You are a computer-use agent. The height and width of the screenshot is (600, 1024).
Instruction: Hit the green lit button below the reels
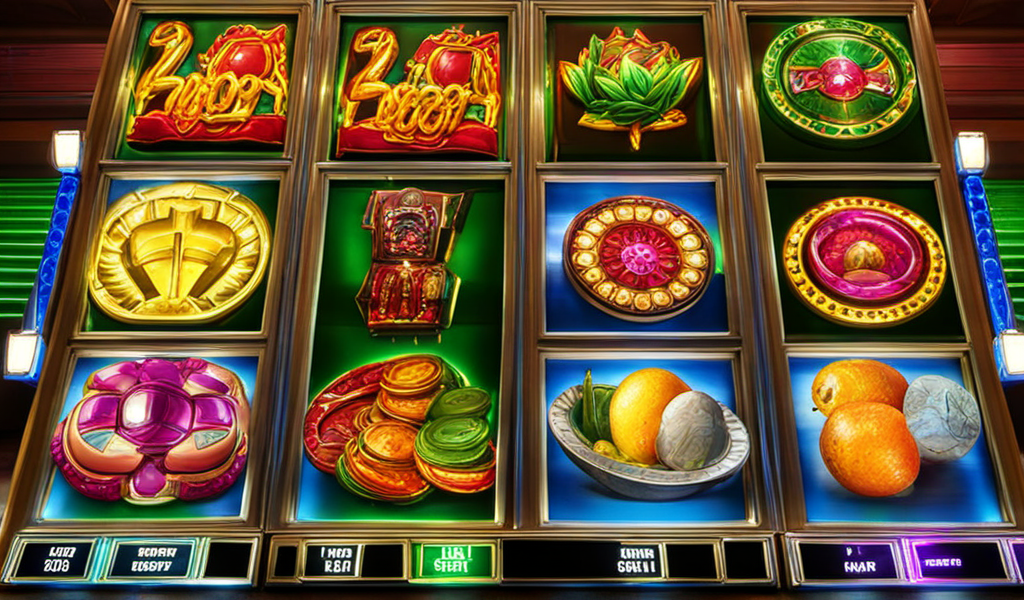pyautogui.click(x=457, y=560)
